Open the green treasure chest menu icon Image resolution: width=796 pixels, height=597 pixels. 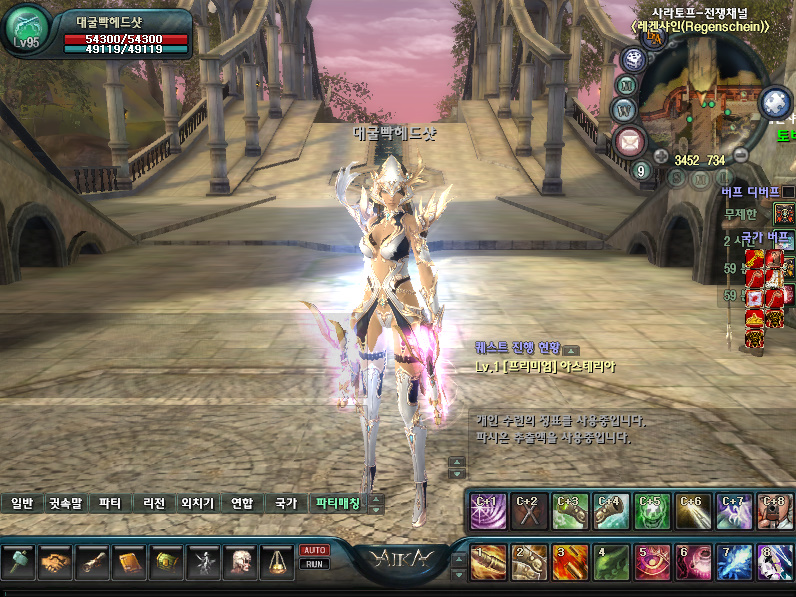pyautogui.click(x=166, y=563)
